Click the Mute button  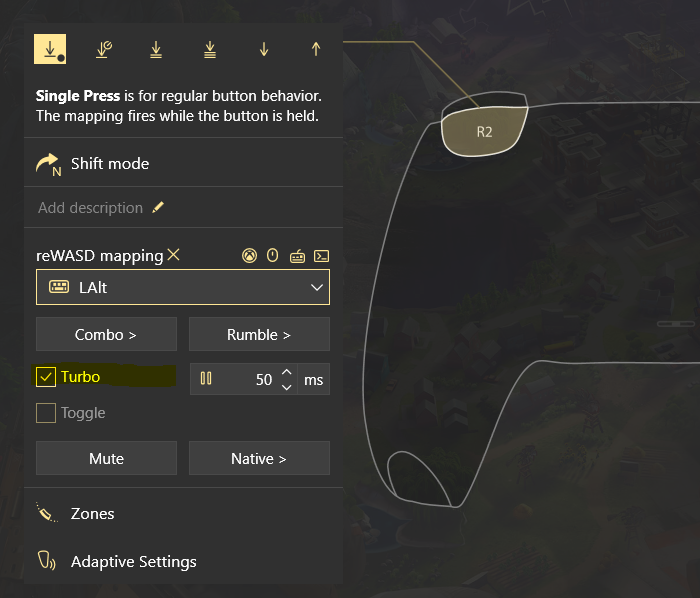pyautogui.click(x=106, y=459)
